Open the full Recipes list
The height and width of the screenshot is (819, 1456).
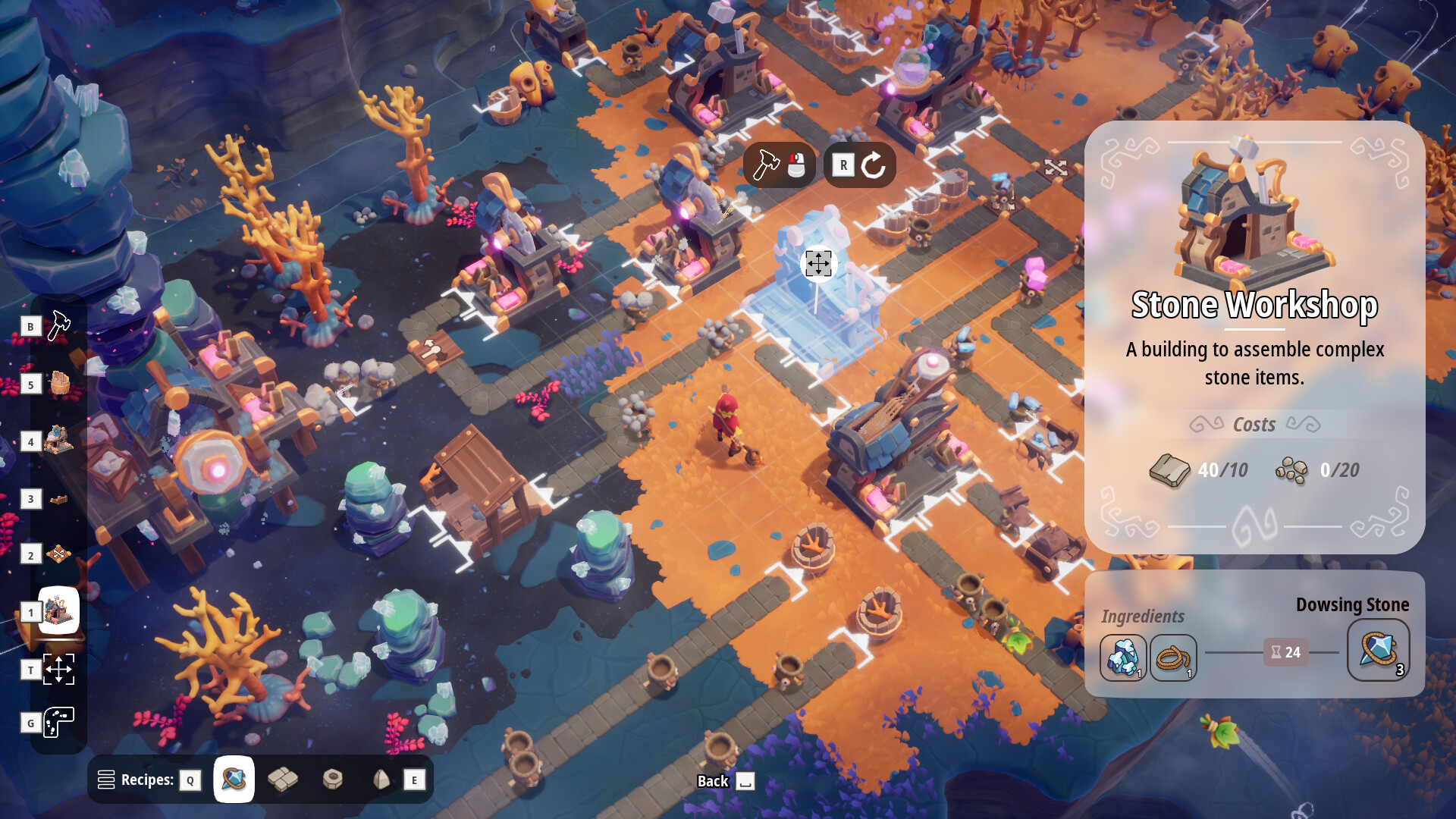pos(107,779)
